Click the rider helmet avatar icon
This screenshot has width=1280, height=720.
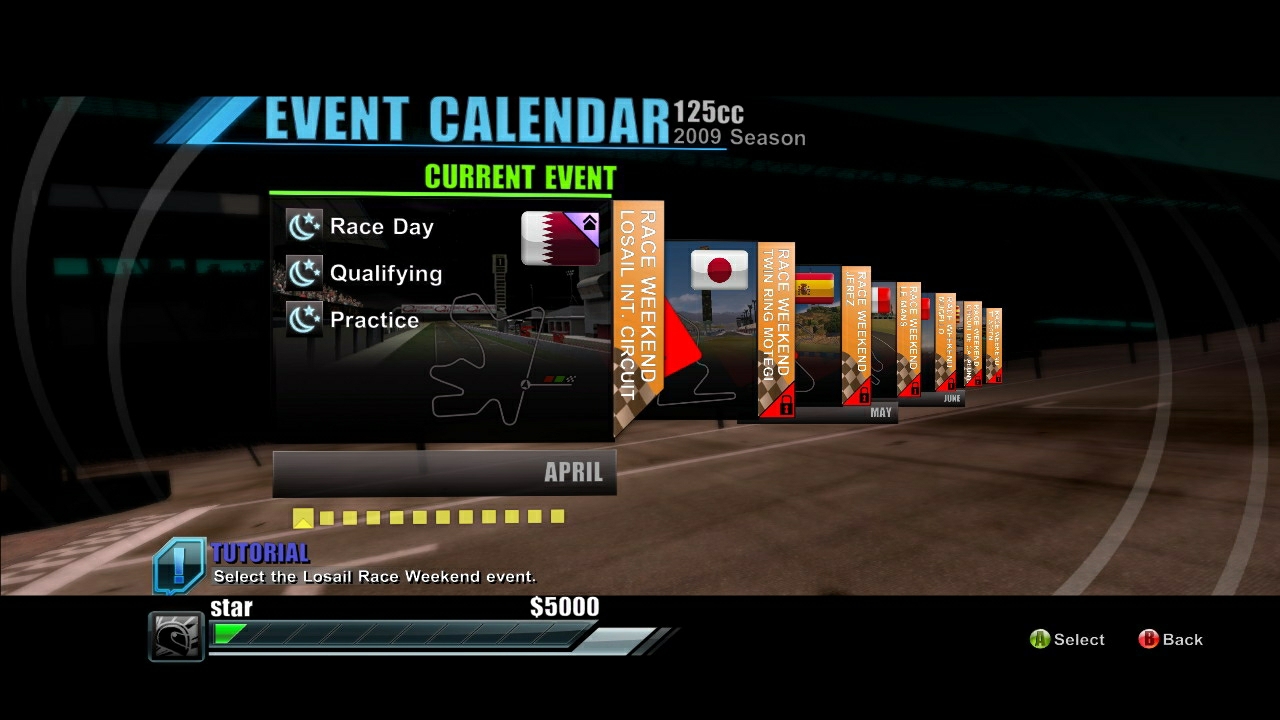point(175,636)
